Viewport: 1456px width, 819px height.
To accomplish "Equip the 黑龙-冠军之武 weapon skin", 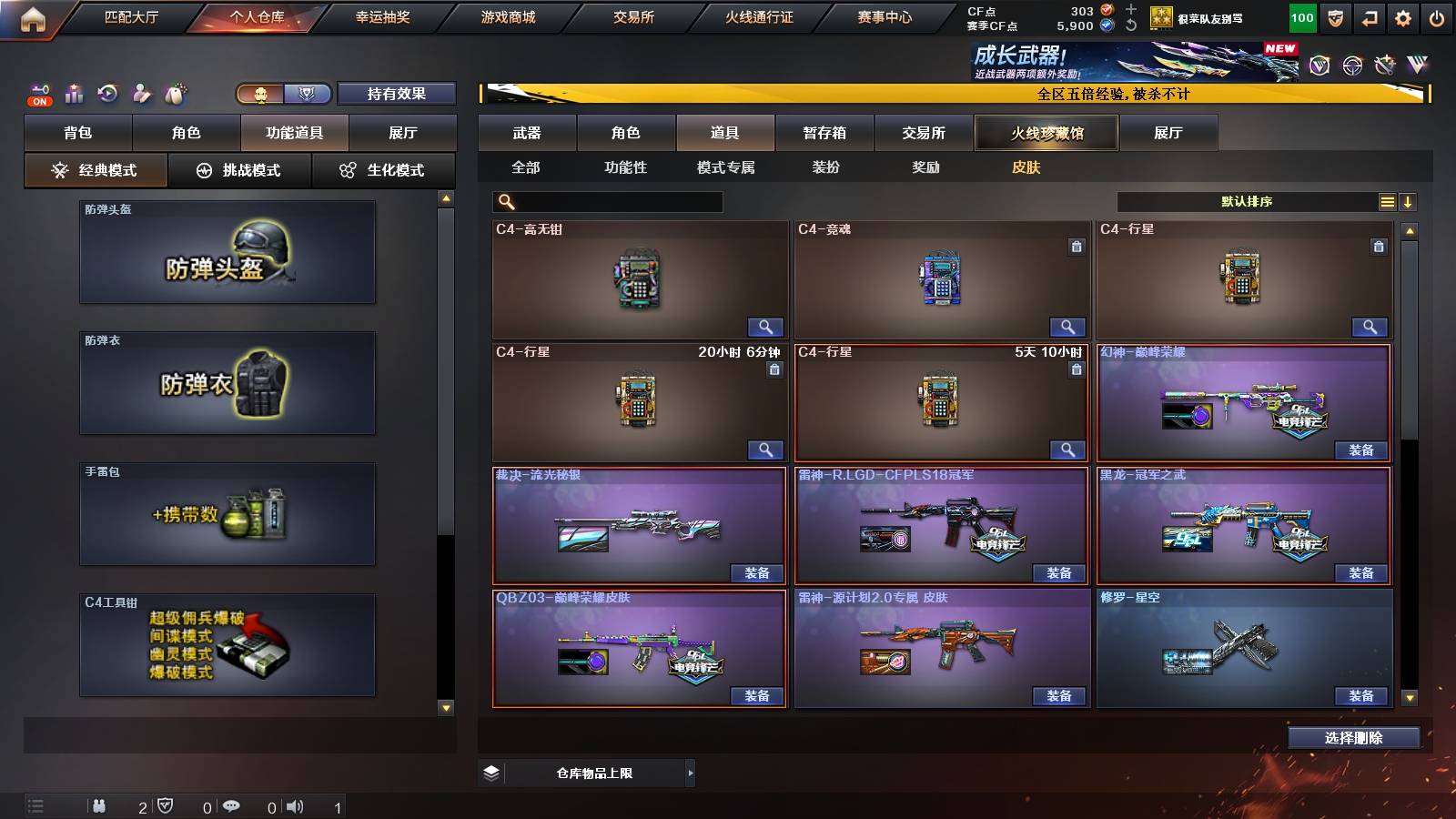I will click(1359, 574).
